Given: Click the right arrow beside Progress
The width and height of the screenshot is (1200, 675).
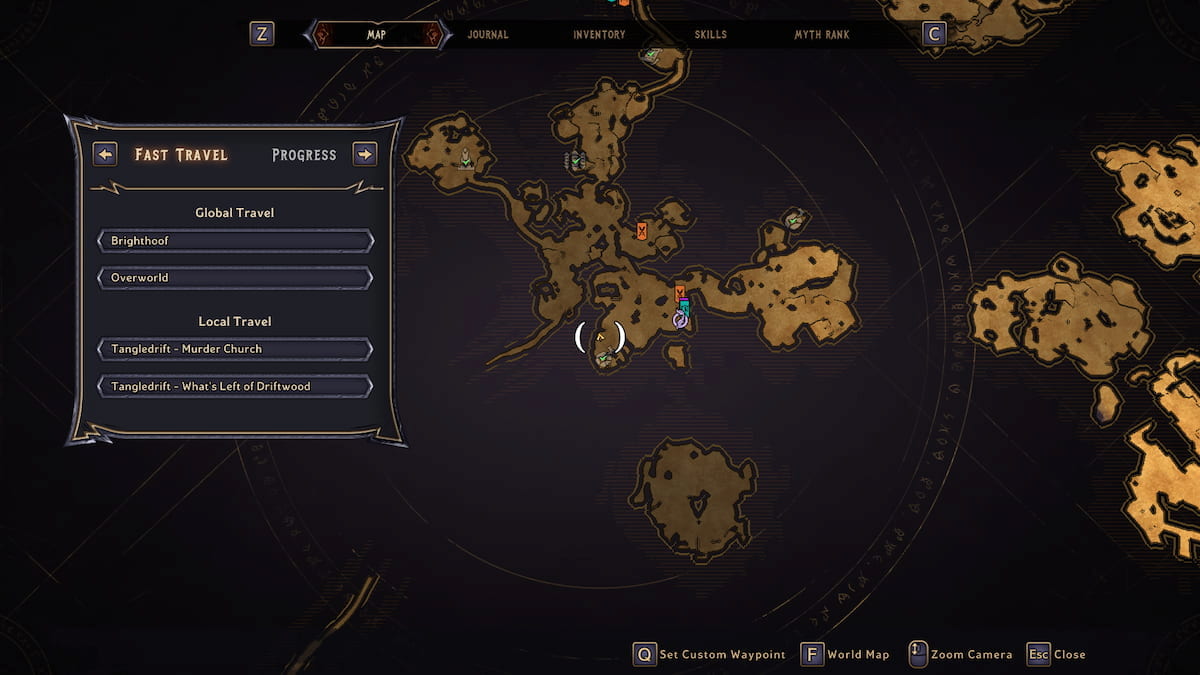Looking at the screenshot, I should coord(365,154).
